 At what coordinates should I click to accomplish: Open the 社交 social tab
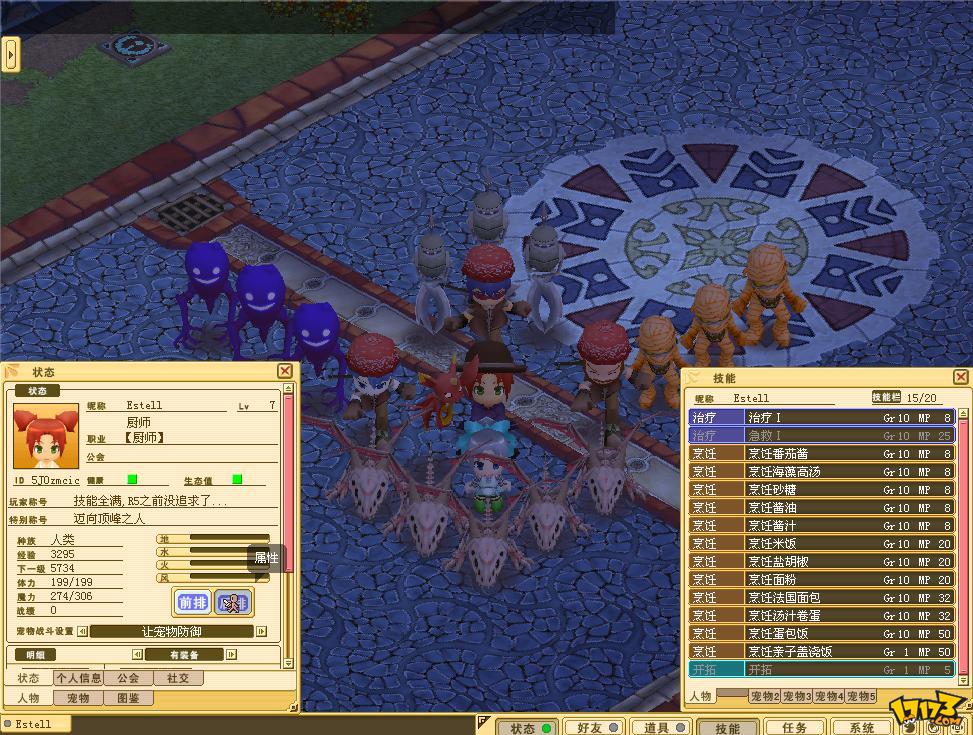(x=178, y=678)
